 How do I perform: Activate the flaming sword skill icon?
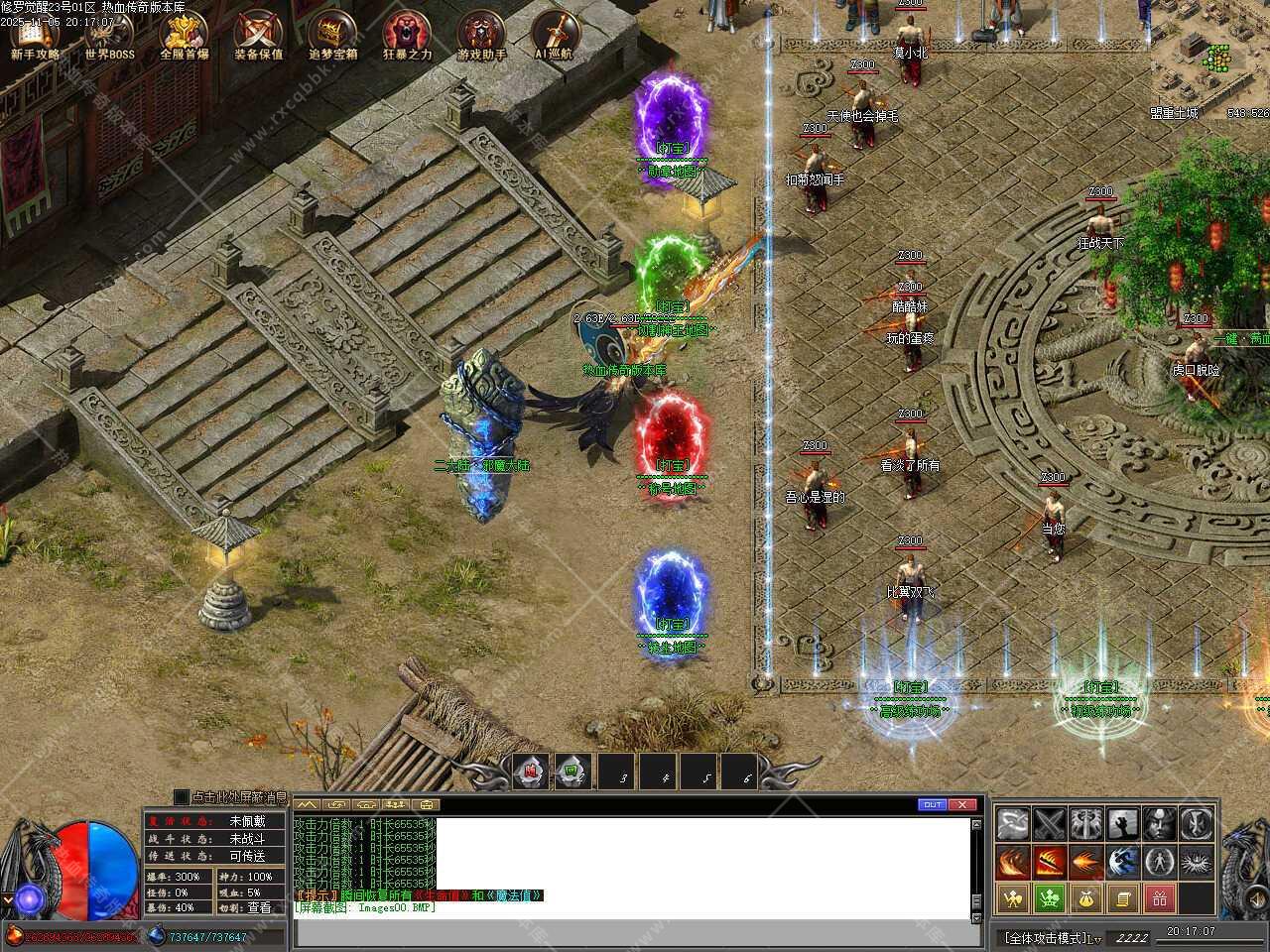coord(1050,861)
